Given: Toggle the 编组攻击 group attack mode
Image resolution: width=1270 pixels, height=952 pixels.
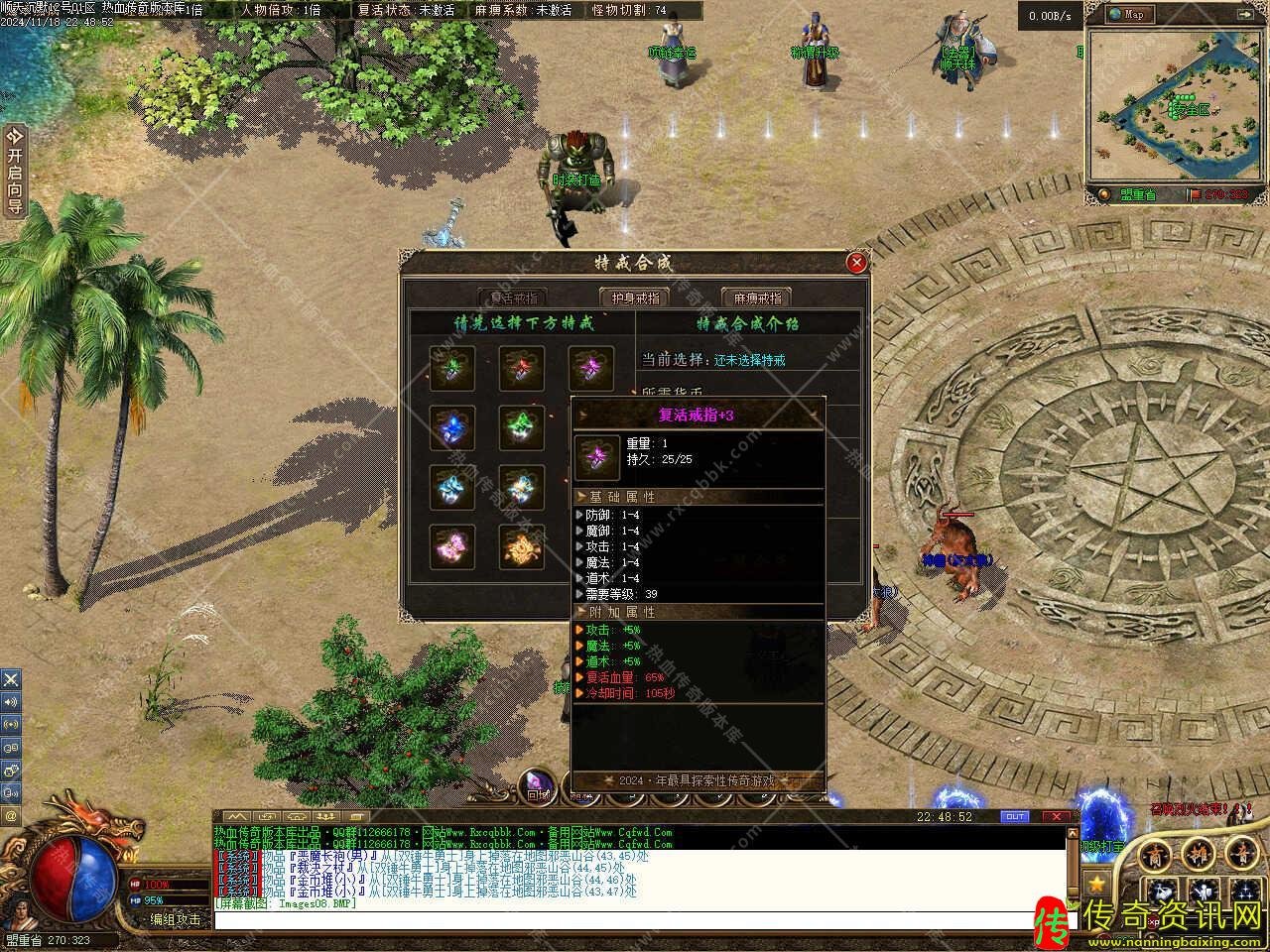Looking at the screenshot, I should point(175,919).
